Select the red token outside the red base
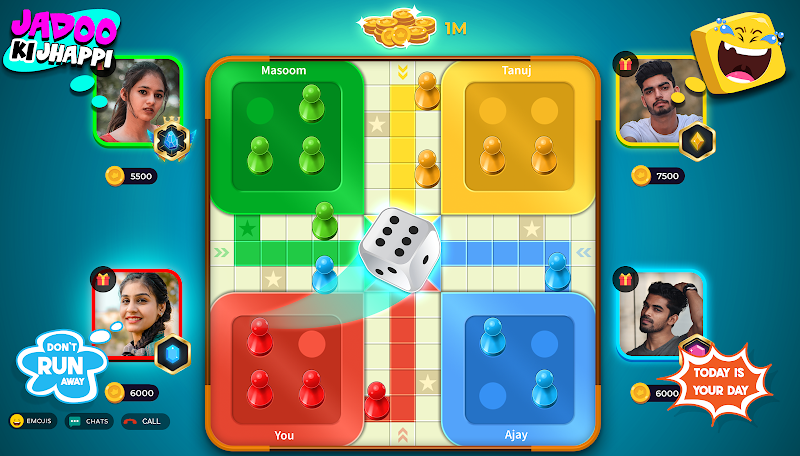Viewport: 800px width, 456px height. [x=376, y=399]
